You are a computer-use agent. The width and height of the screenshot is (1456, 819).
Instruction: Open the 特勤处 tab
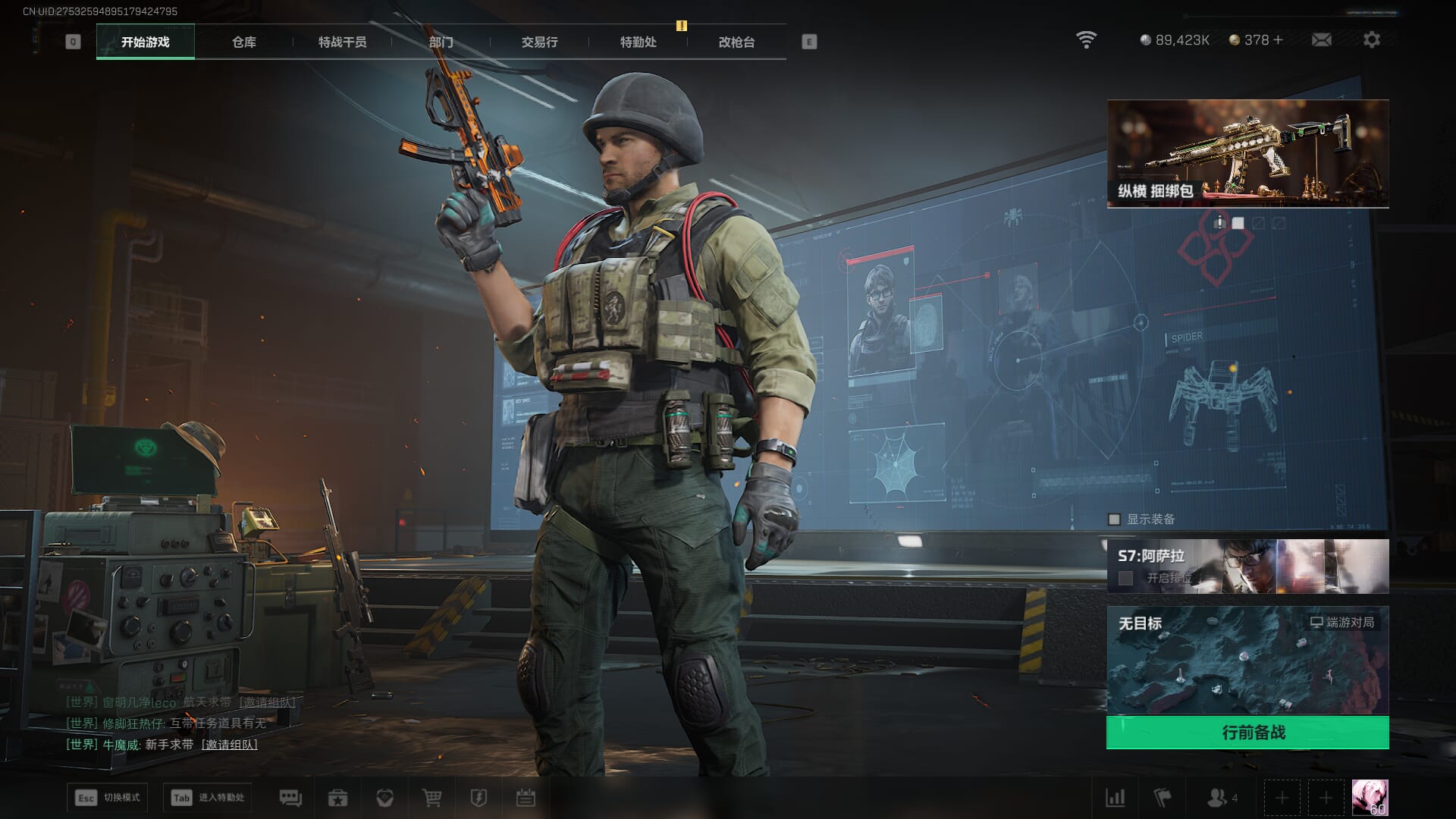point(638,42)
